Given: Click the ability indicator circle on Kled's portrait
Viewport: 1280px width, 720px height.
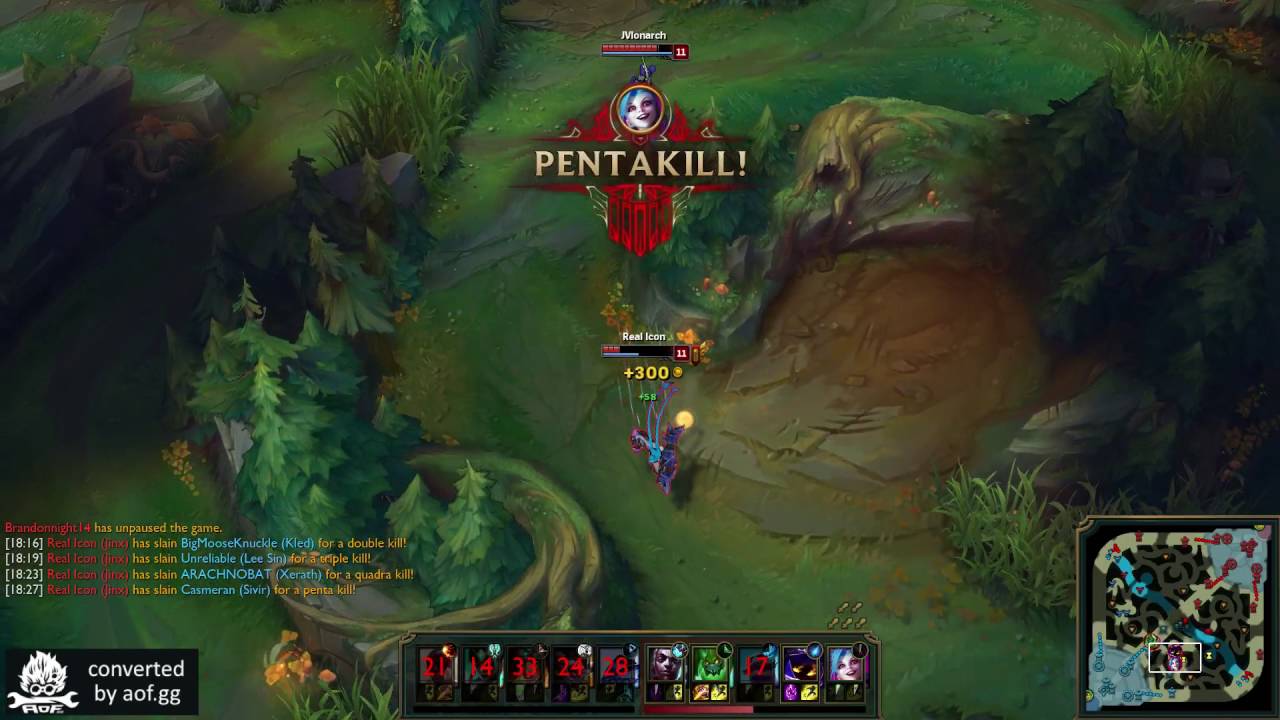Looking at the screenshot, I should [724, 648].
